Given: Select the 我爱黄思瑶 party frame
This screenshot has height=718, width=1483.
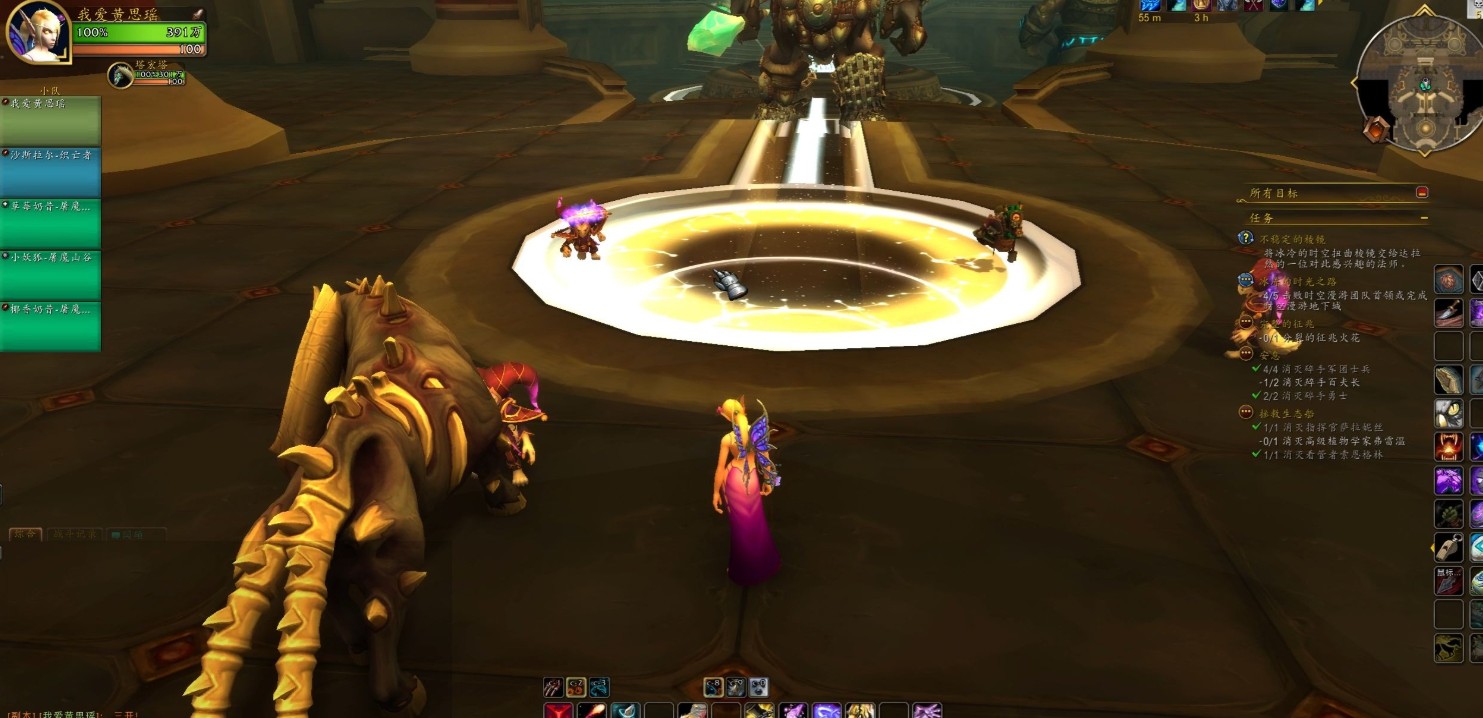Looking at the screenshot, I should point(51,122).
